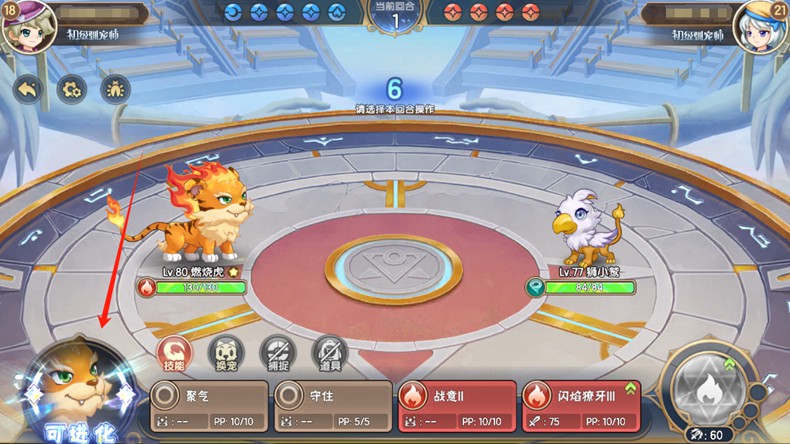The height and width of the screenshot is (444, 790).
Task: Open the 换宠 switch pet option
Action: coord(225,353)
